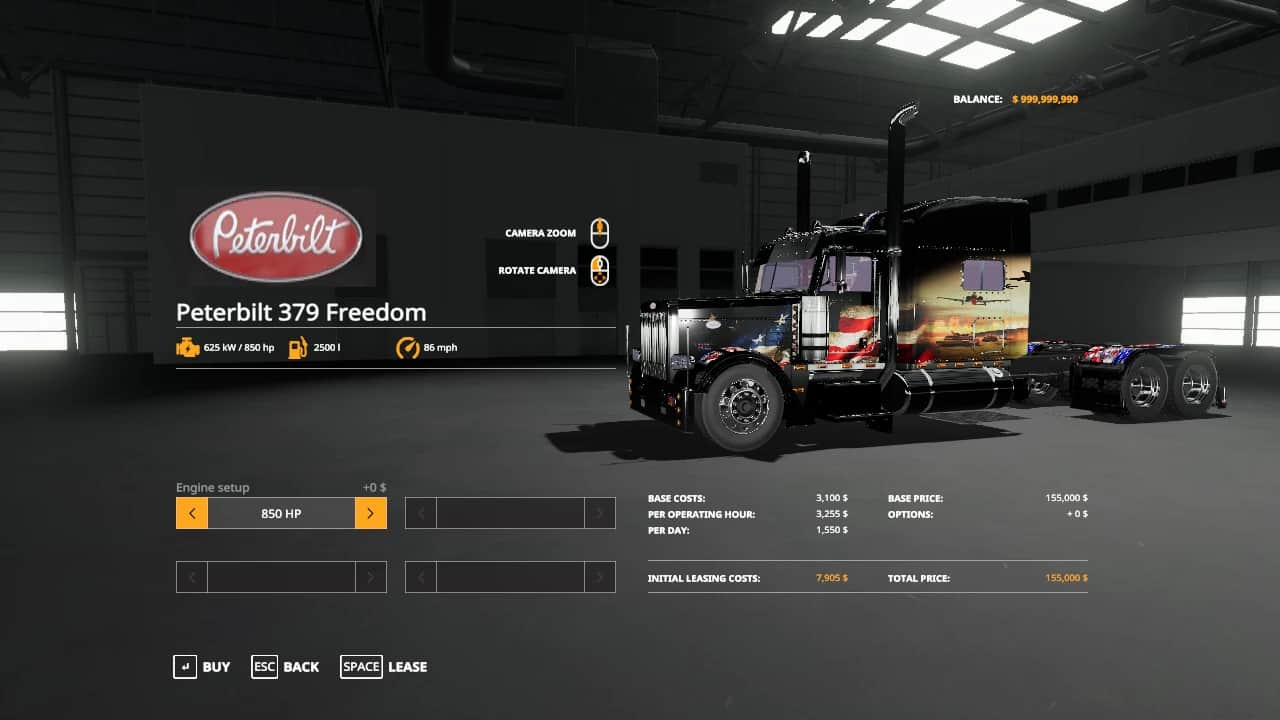Click the 850 HP engine setup field
Viewport: 1280px width, 720px height.
point(281,514)
